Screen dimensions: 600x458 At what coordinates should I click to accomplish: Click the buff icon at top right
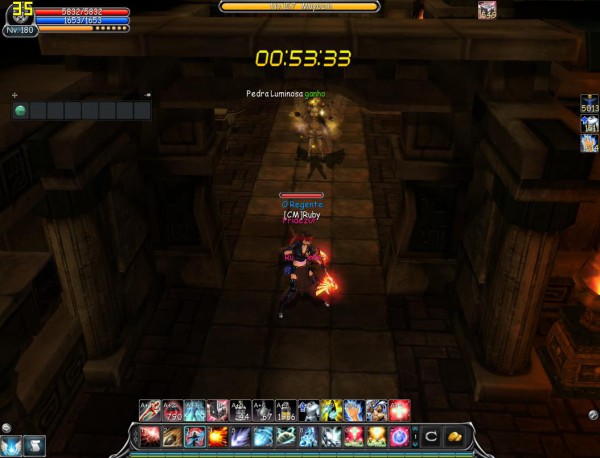487,10
